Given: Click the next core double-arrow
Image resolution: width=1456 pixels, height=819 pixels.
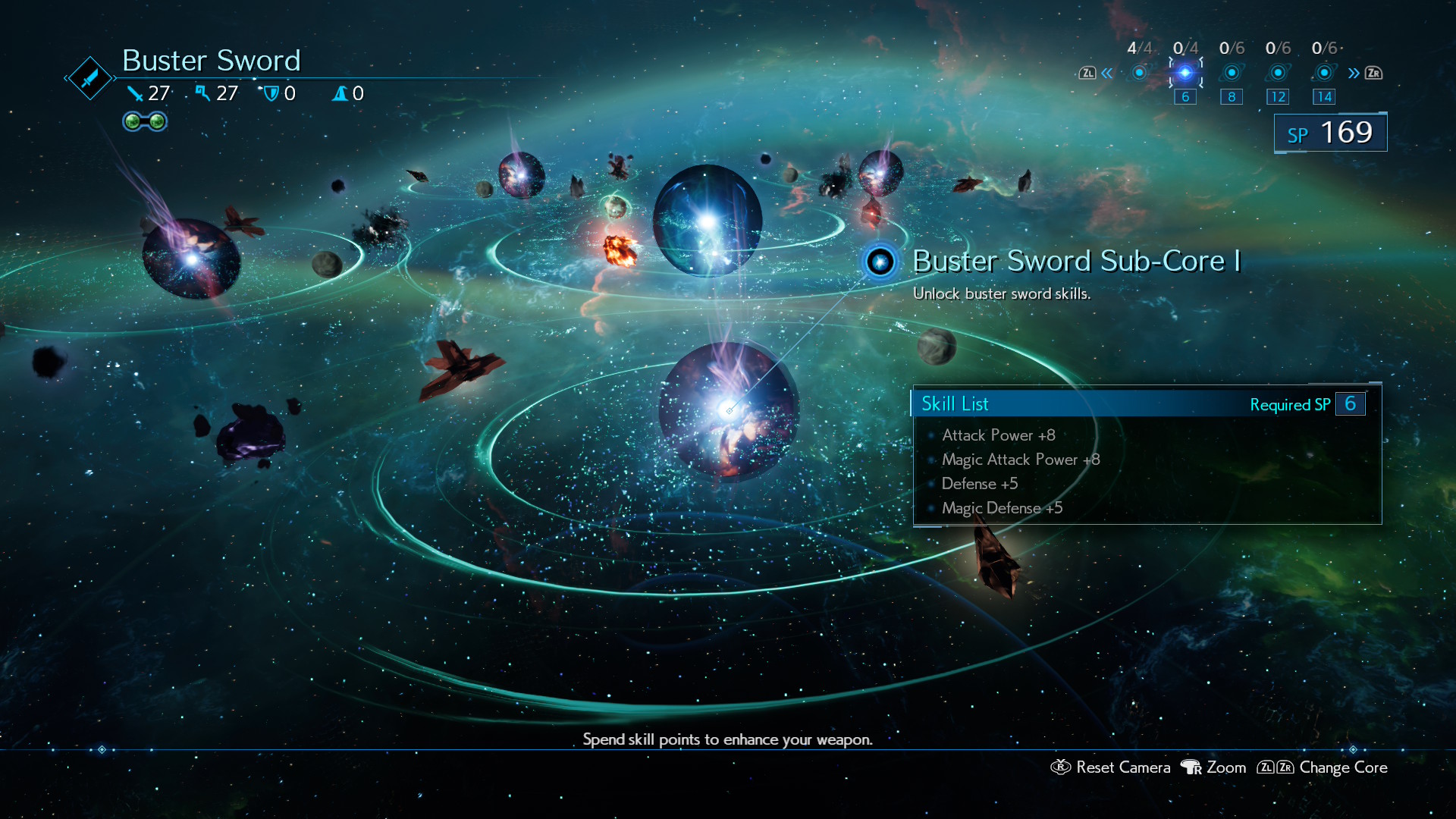Looking at the screenshot, I should point(1354,74).
